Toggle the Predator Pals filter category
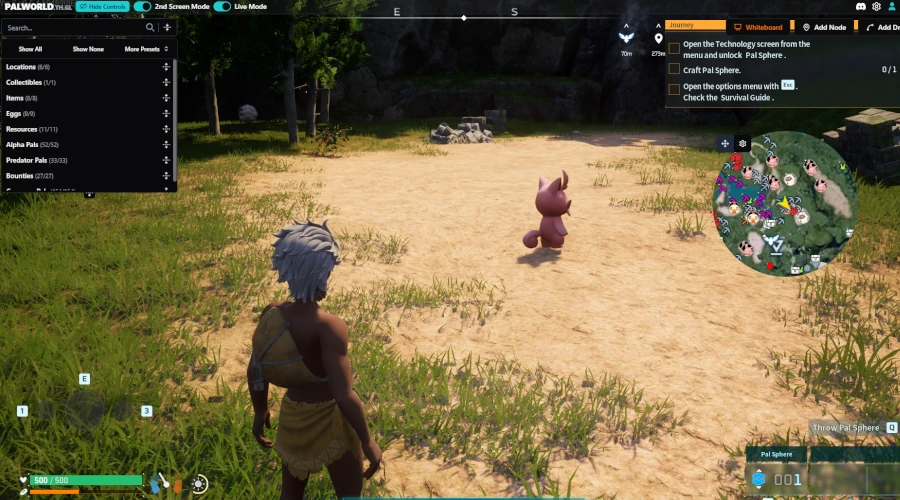 point(36,160)
